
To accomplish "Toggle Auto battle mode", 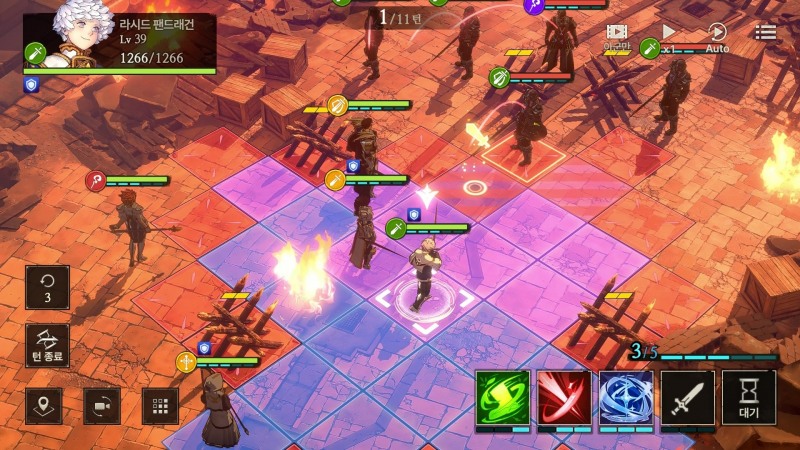I will [x=717, y=38].
